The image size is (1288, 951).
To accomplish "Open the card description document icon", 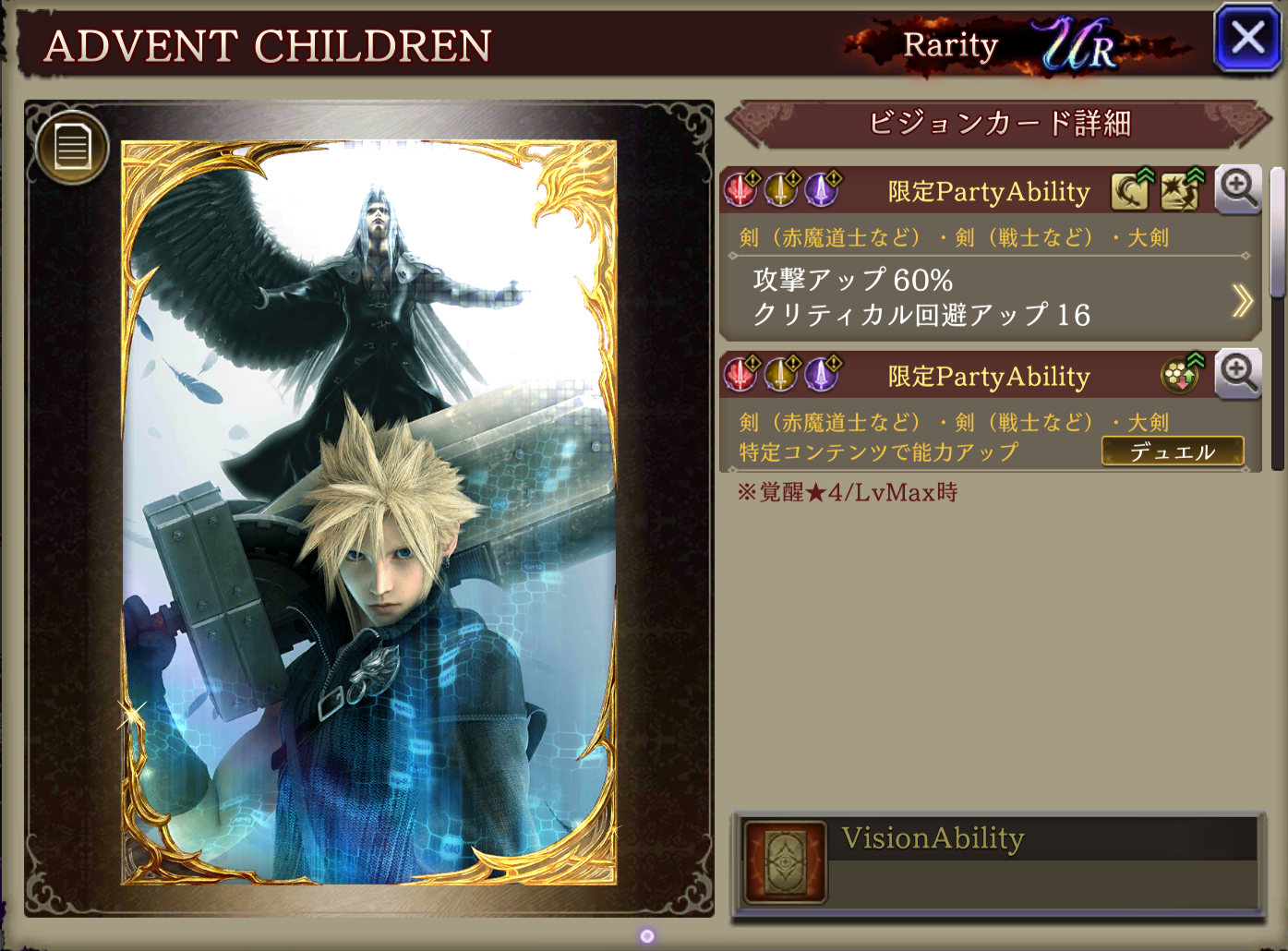I will [72, 148].
